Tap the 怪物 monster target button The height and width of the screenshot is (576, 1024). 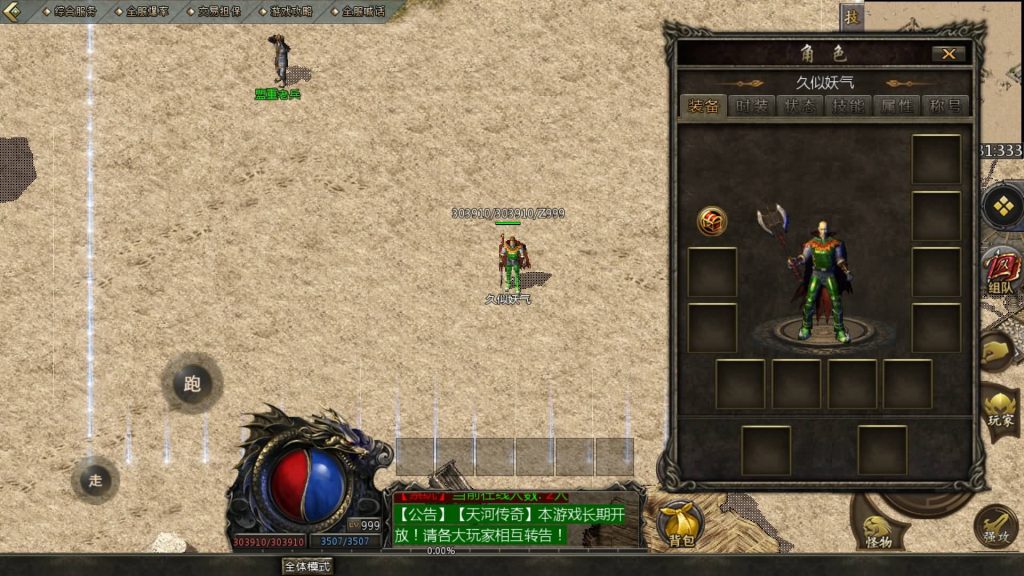(x=878, y=532)
